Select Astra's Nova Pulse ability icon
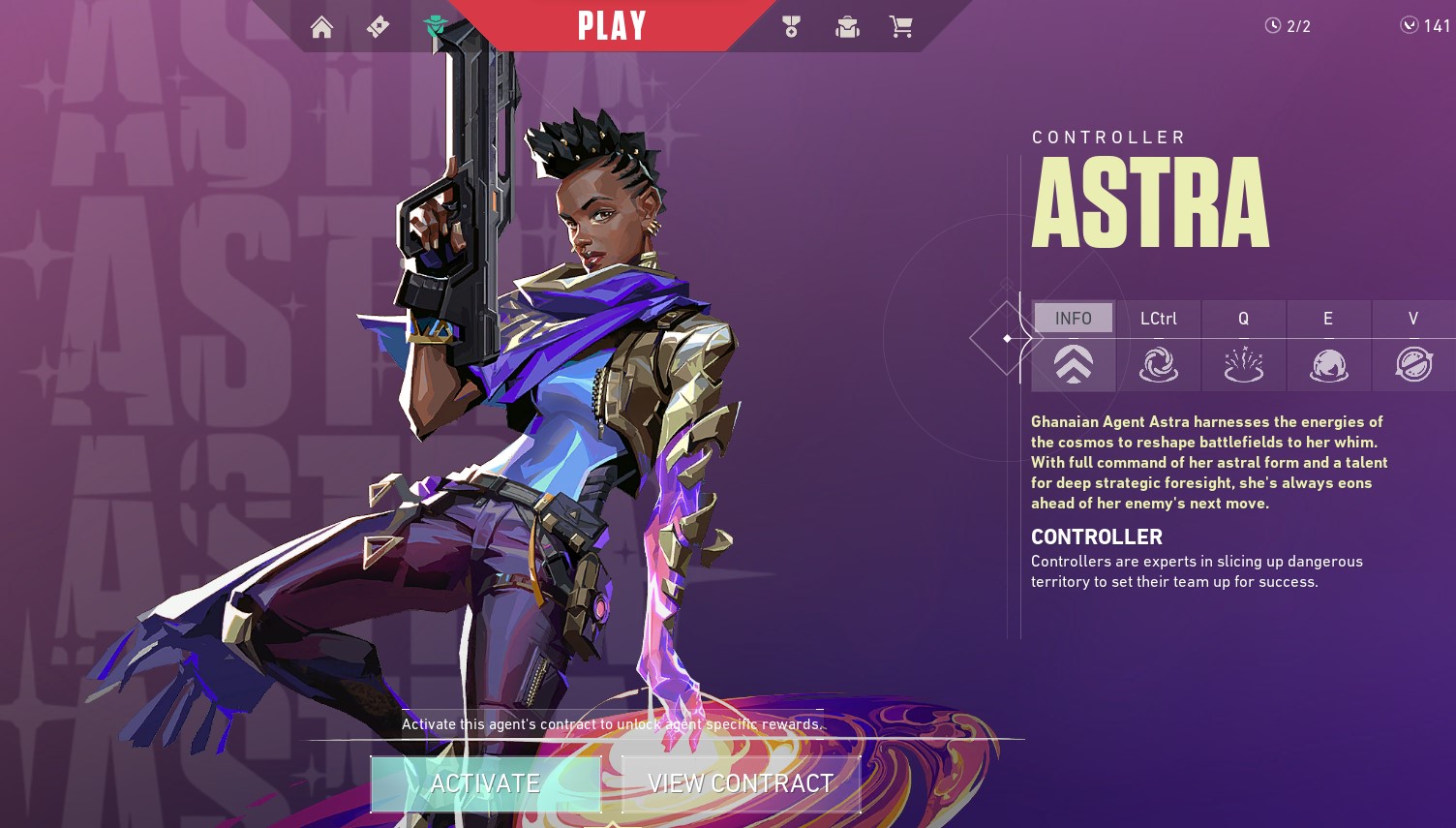 coord(1244,365)
